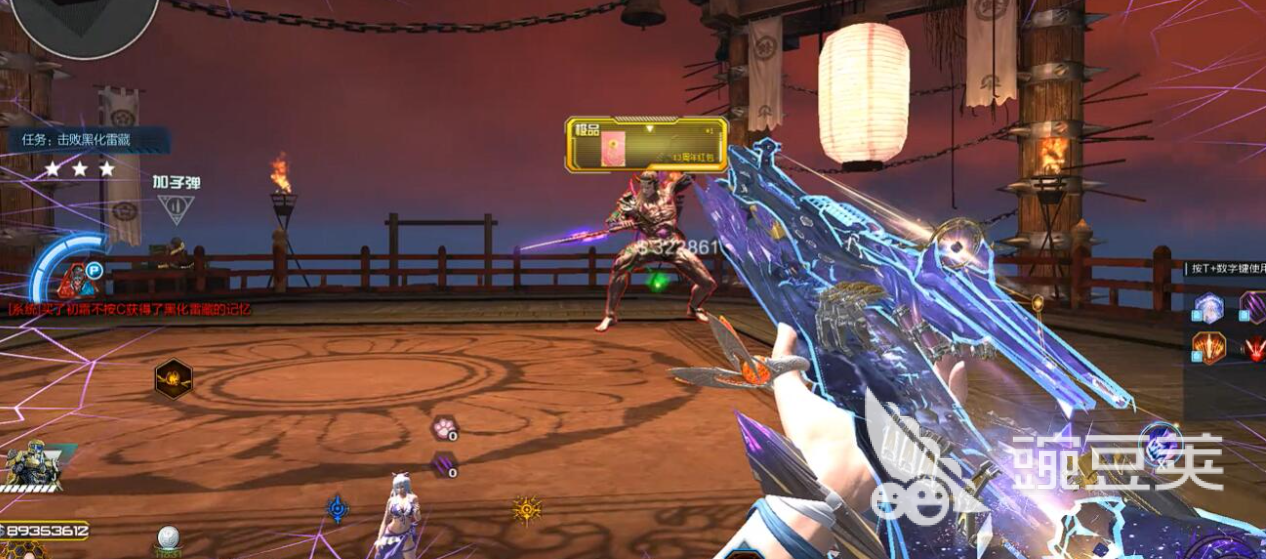Click the golden sun emblem icon

526,510
